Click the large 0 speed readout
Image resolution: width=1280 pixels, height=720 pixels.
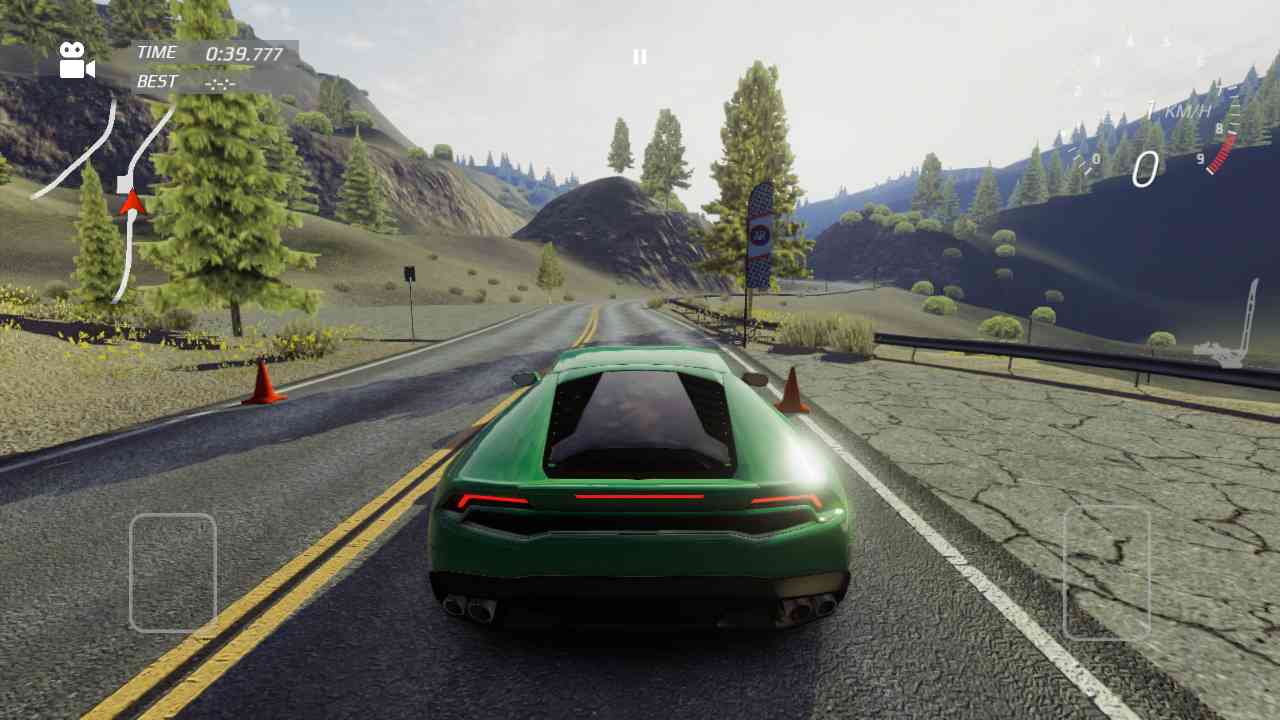[x=1147, y=168]
